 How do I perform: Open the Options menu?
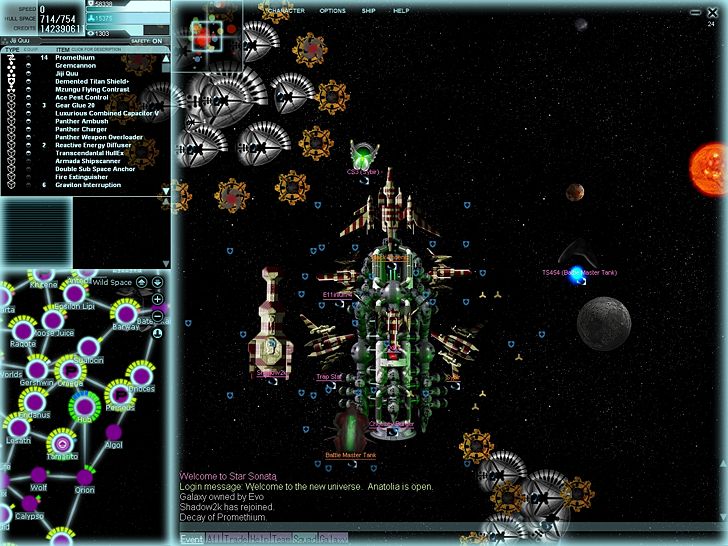tap(333, 10)
